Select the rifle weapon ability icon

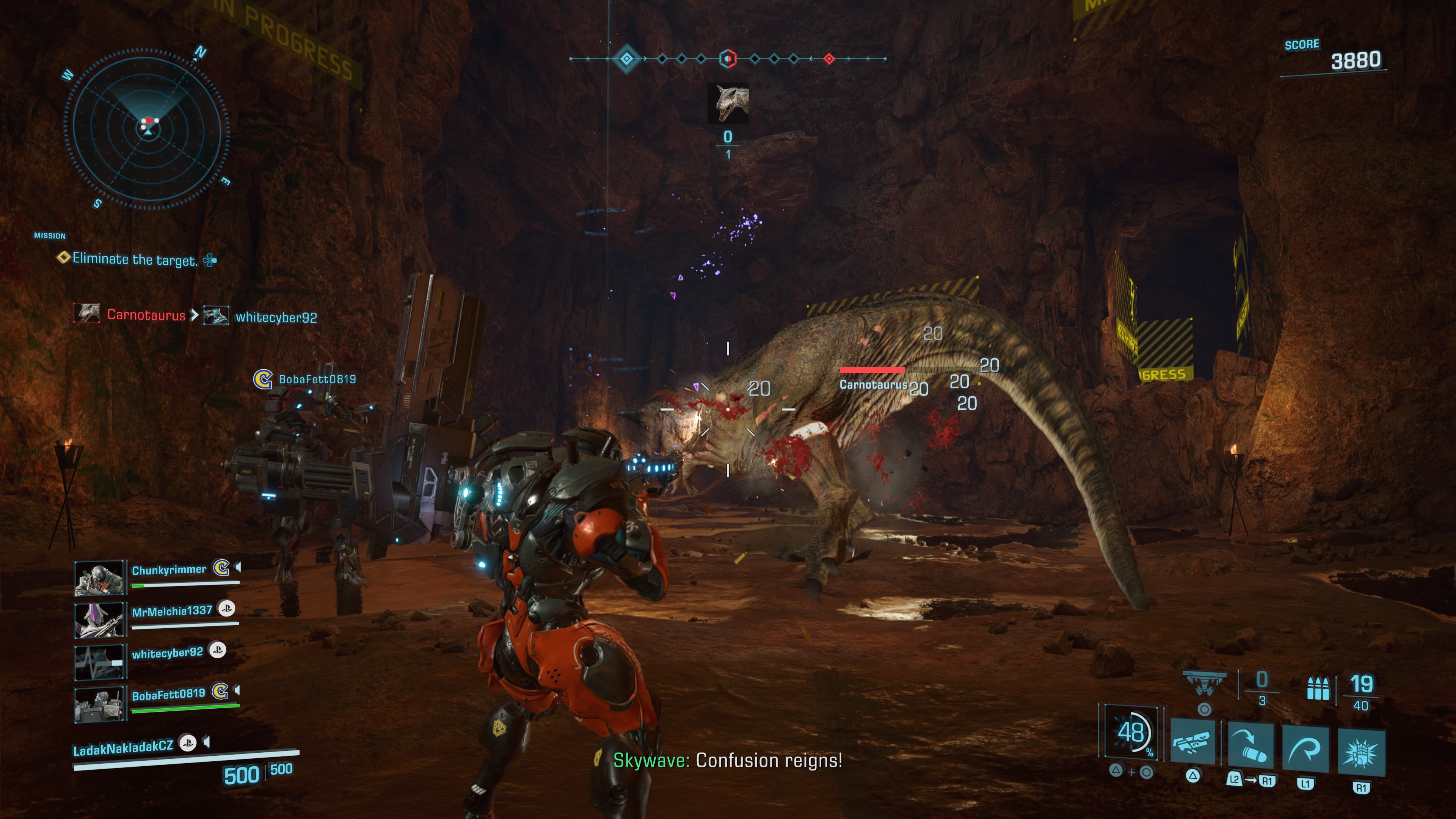pyautogui.click(x=1192, y=742)
